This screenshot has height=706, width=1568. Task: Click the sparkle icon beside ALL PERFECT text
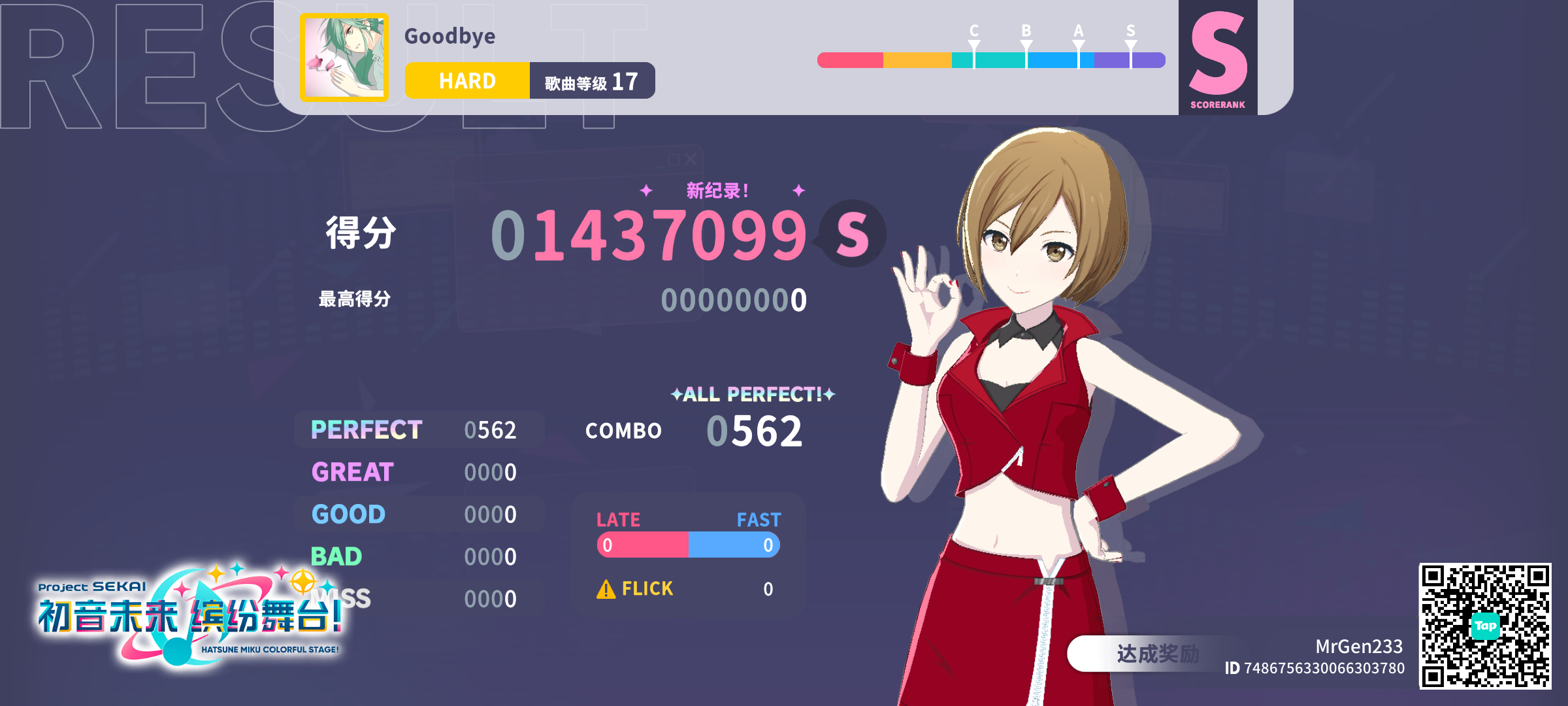pyautogui.click(x=678, y=395)
